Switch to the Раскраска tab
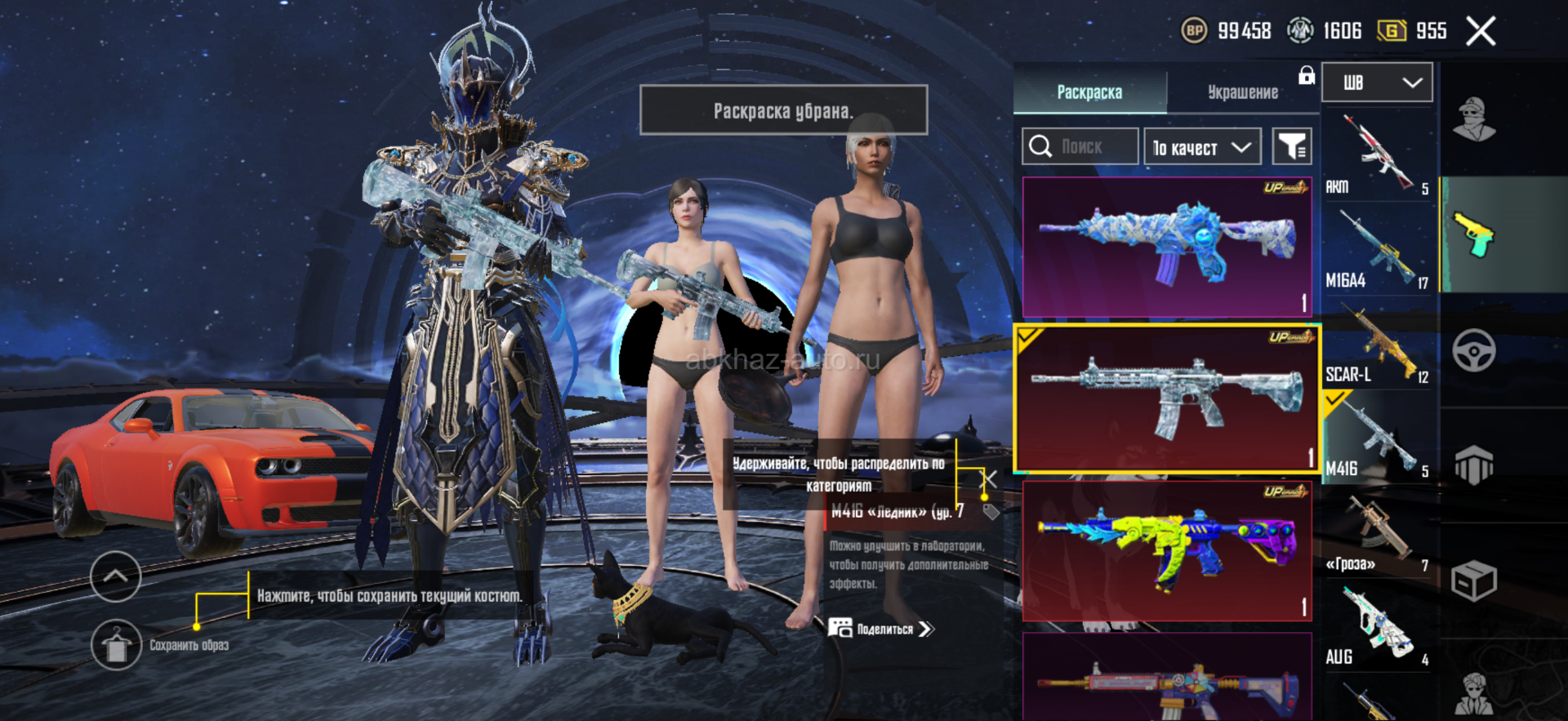Viewport: 1568px width, 721px height. 1089,92
